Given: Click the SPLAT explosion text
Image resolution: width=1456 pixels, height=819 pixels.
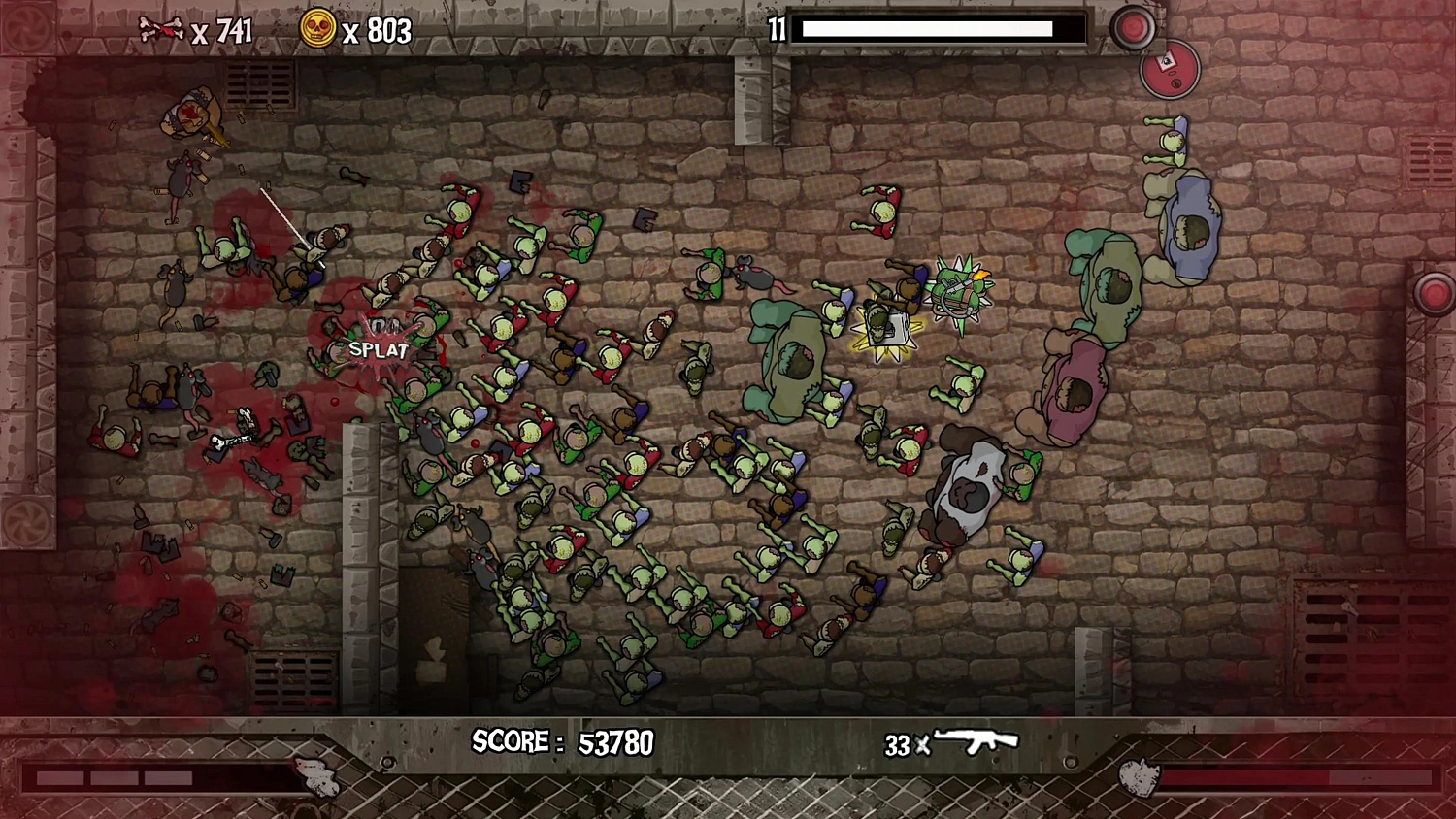Looking at the screenshot, I should click(377, 351).
